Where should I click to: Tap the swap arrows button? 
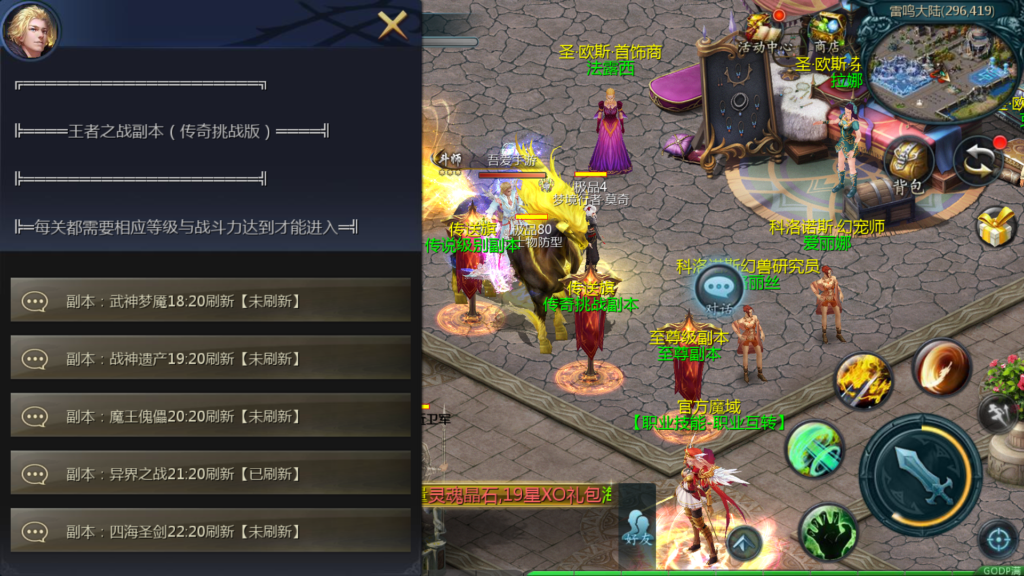[978, 161]
